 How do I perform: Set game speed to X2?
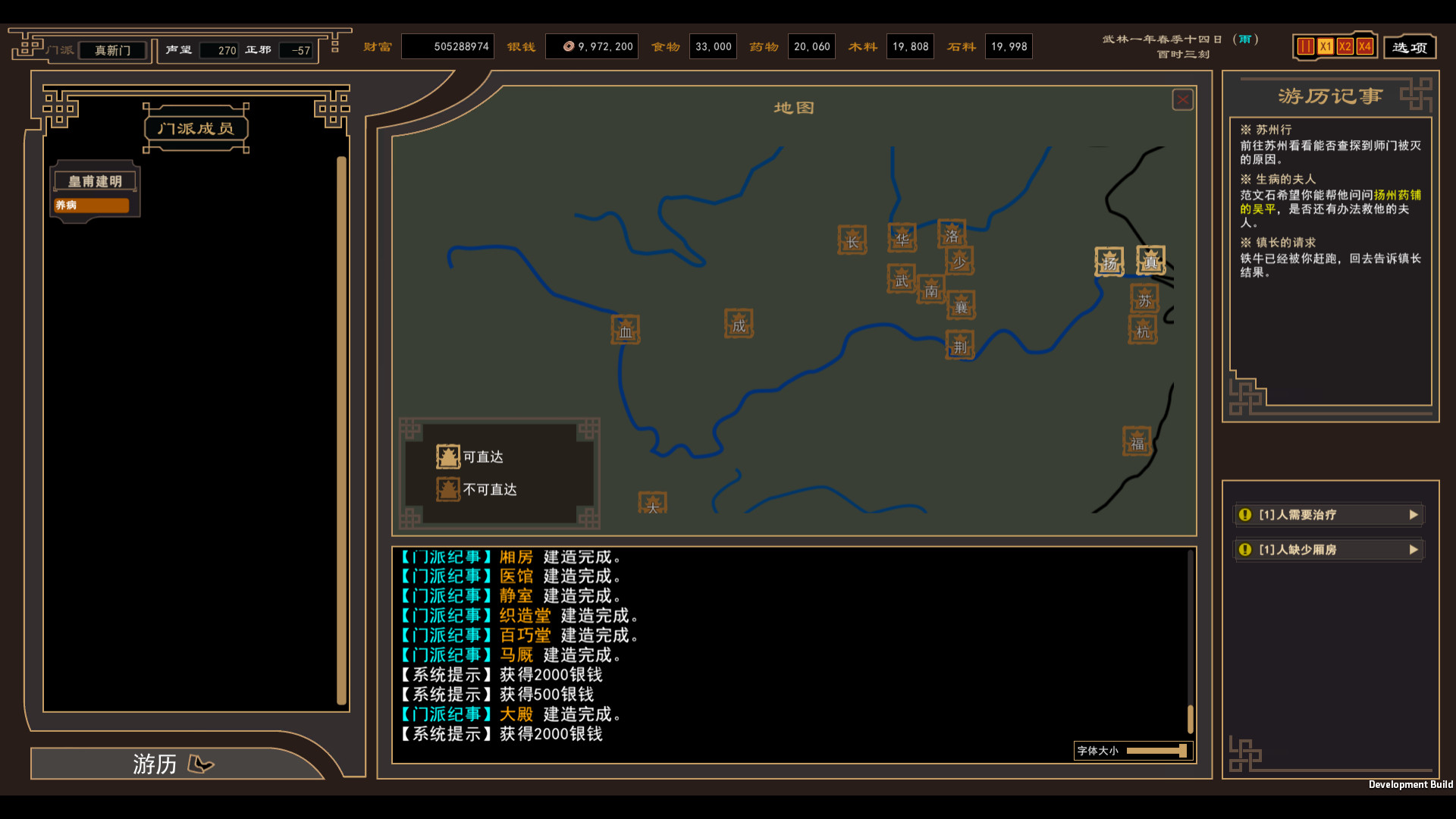pos(1345,47)
